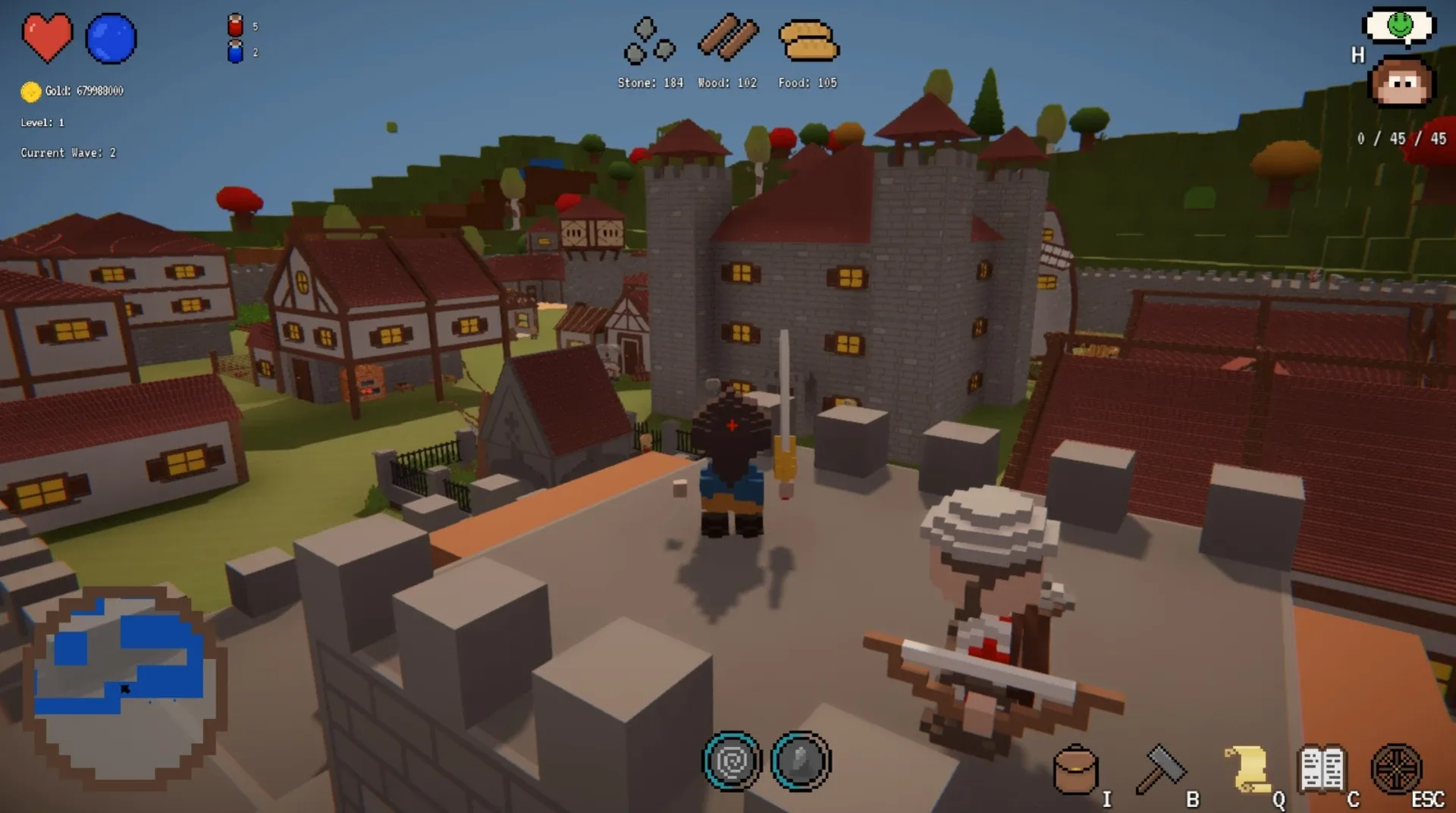Click the wood planks resource icon
This screenshot has height=813, width=1456.
728,38
